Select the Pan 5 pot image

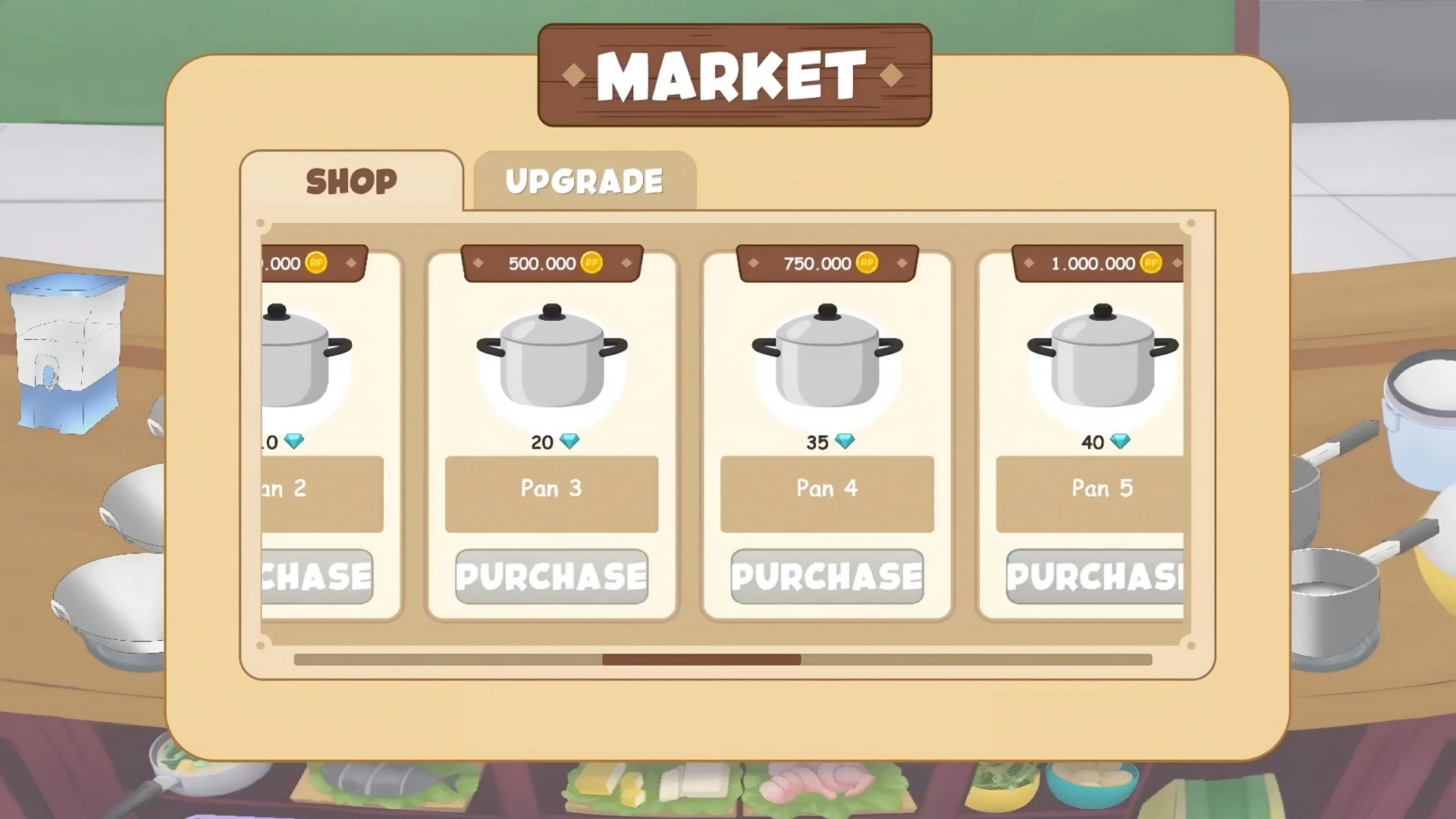[1102, 356]
